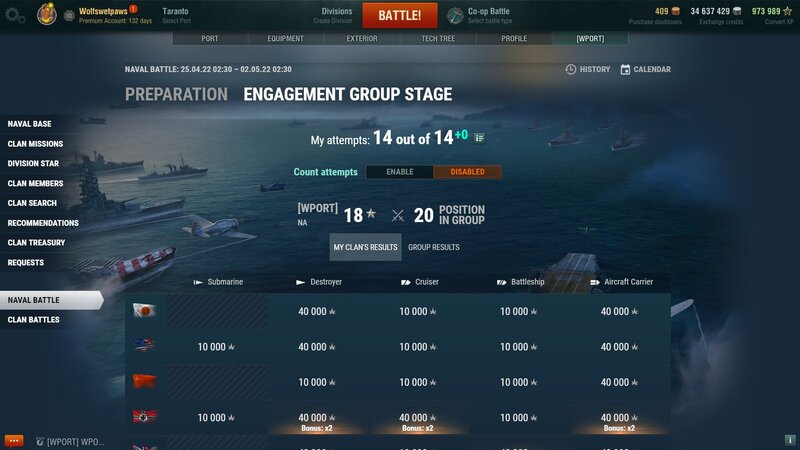Open the Equipment tab
Screen dimensions: 800x450
[285, 39]
